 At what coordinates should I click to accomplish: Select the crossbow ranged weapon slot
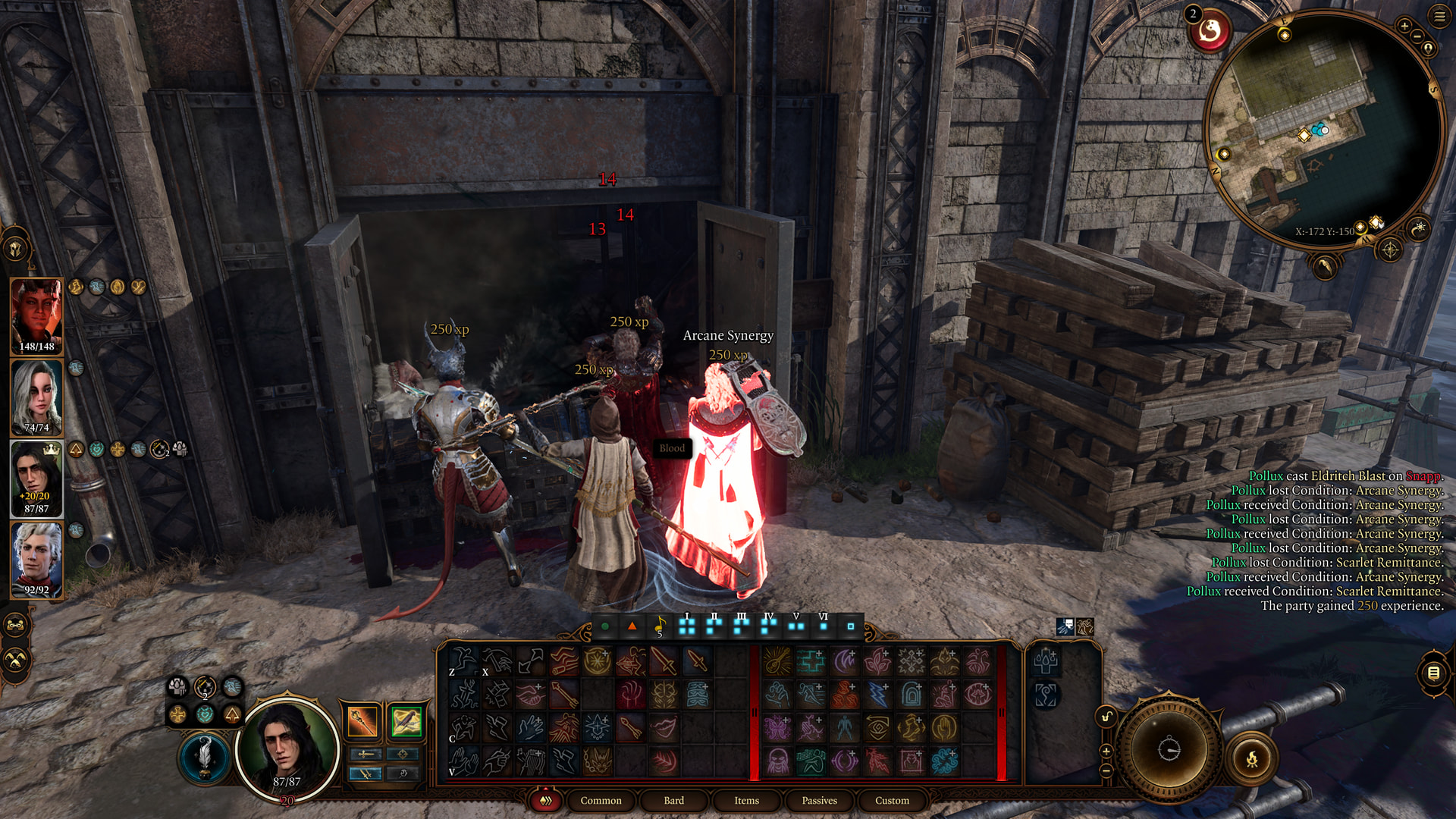tap(406, 721)
